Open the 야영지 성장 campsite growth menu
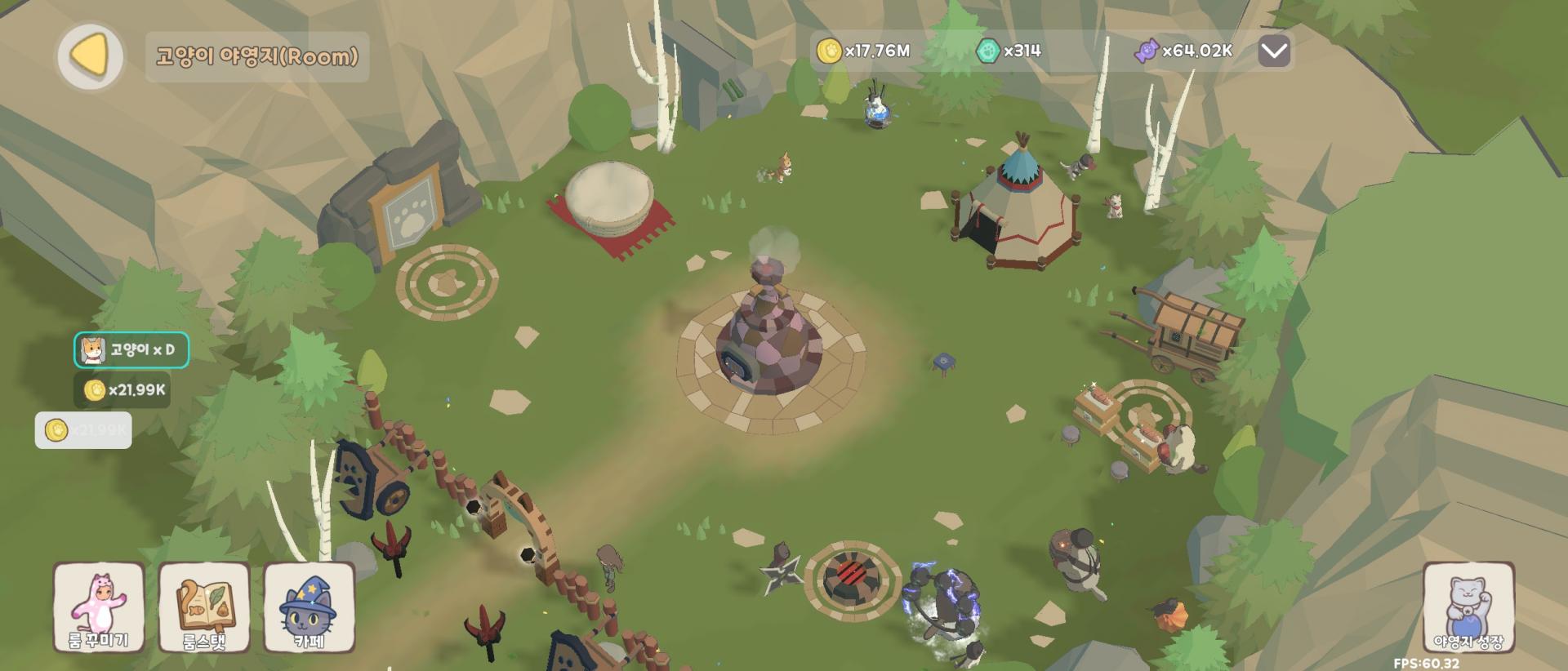1568x671 pixels. [1468, 607]
